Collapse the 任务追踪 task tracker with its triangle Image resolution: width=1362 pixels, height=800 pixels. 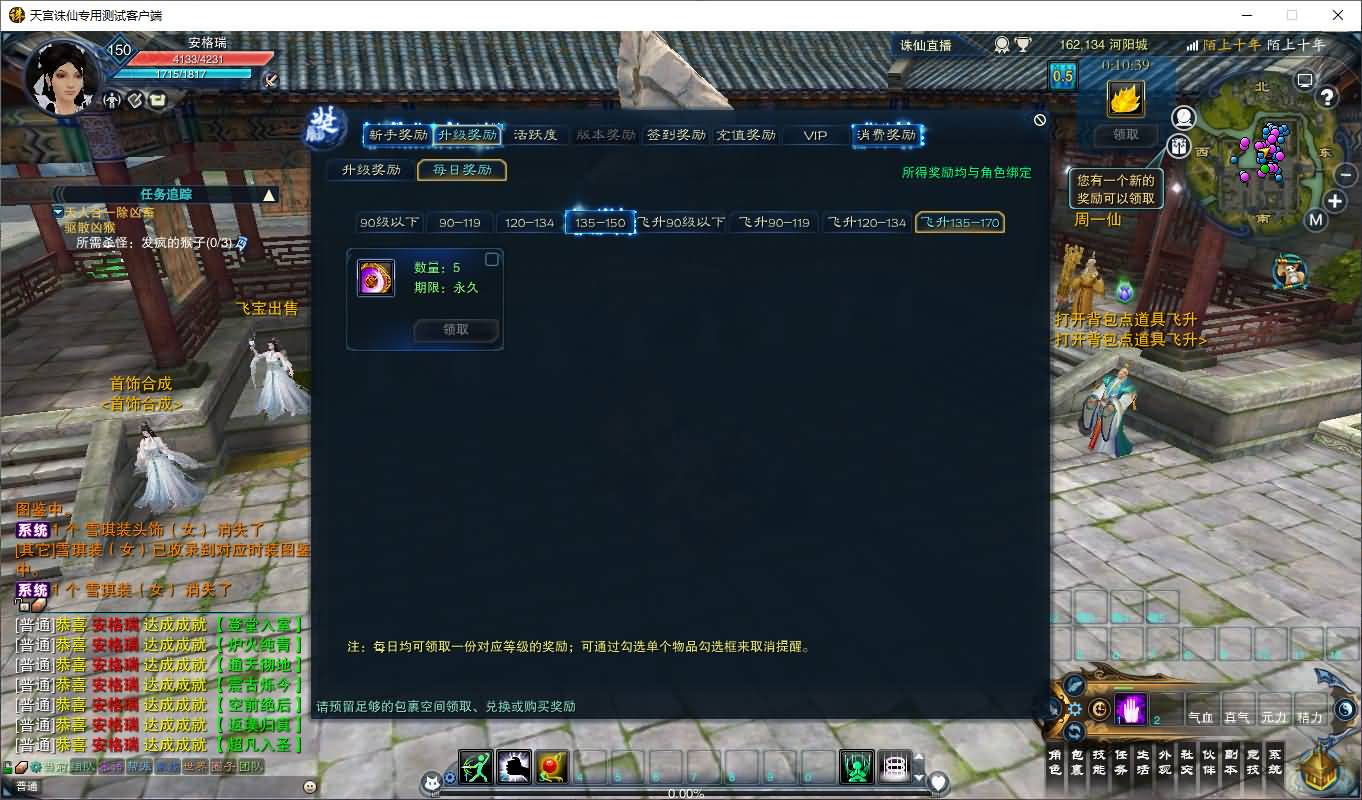(x=270, y=194)
